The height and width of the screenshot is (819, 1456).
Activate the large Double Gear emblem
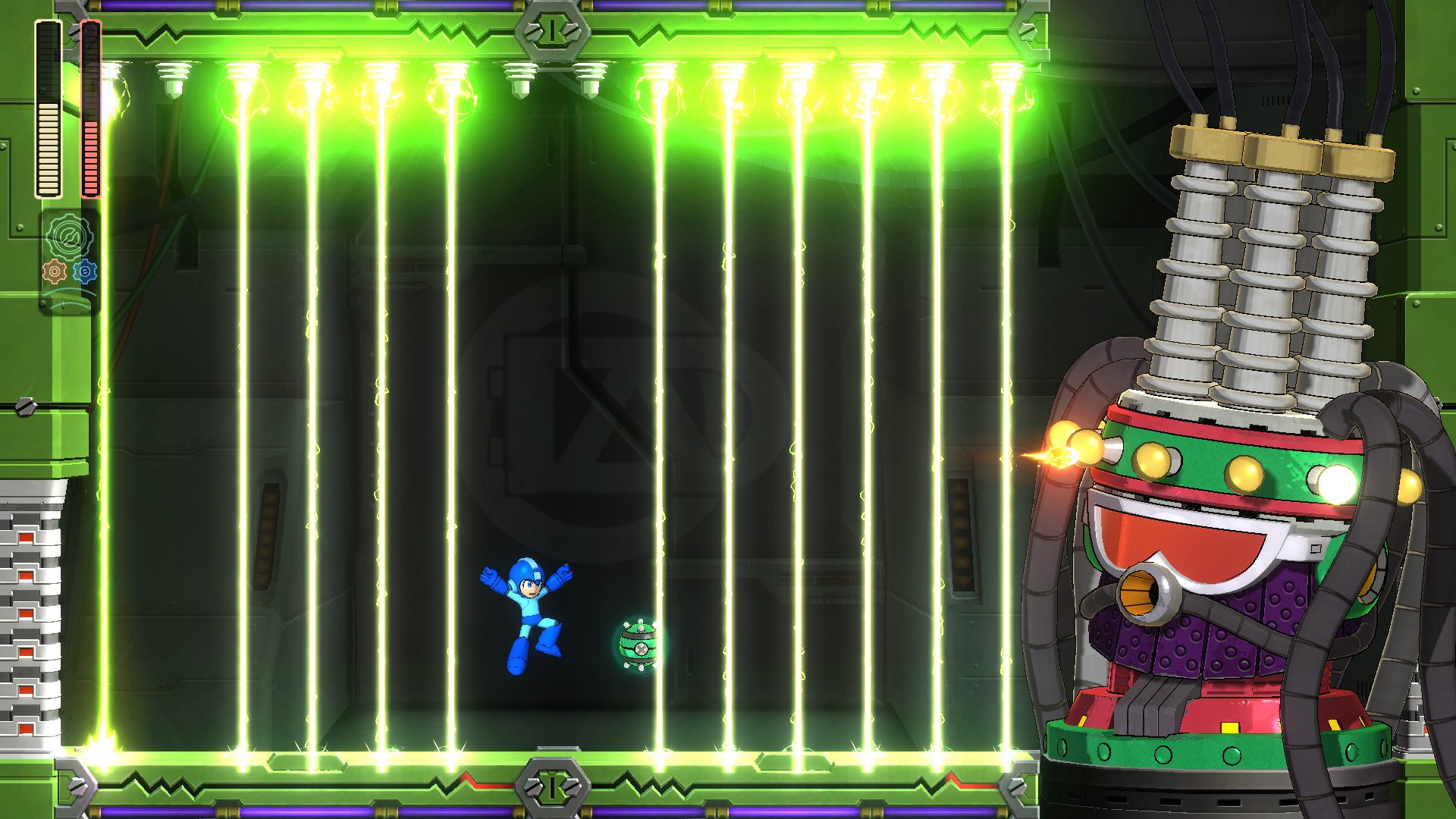coord(67,235)
